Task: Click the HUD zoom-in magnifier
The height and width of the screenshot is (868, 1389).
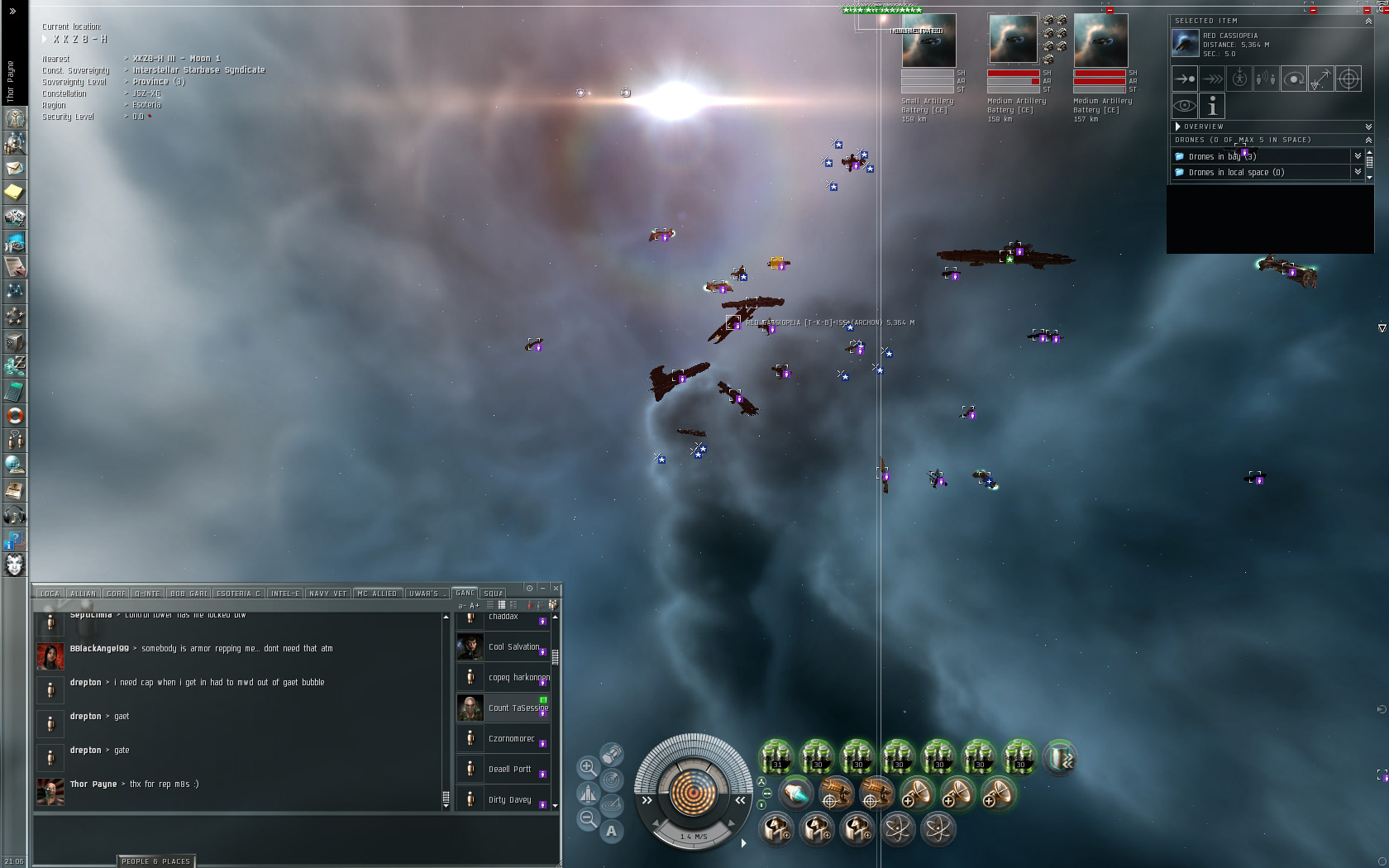Action: tap(587, 767)
